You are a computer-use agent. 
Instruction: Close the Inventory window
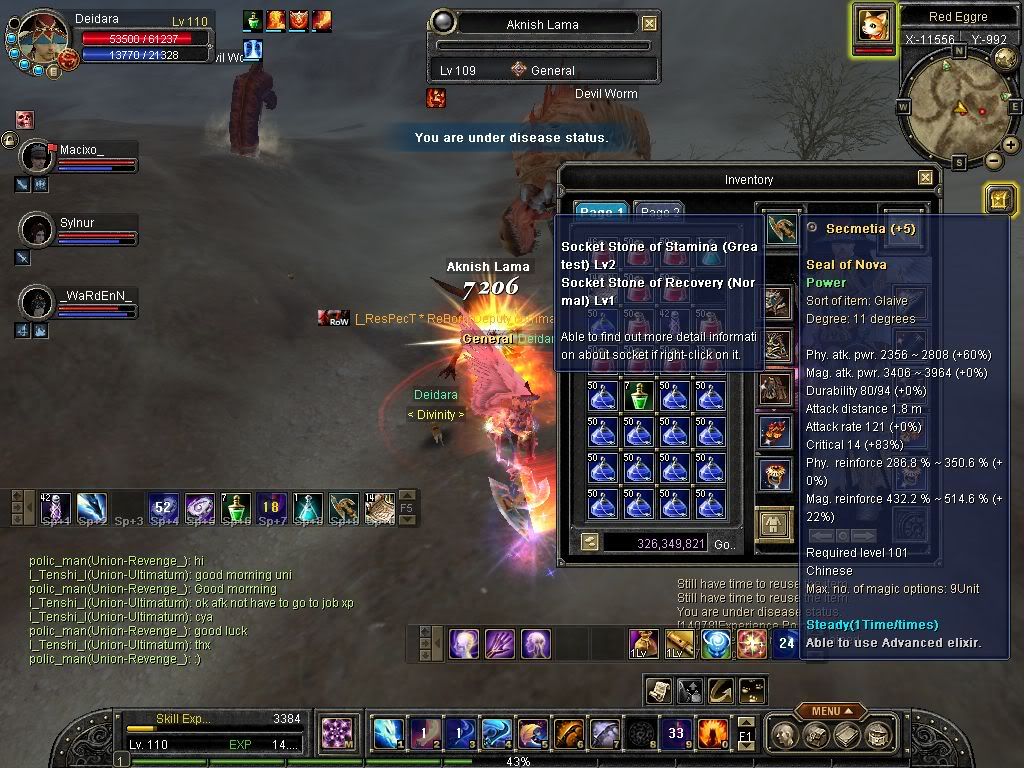pyautogui.click(x=925, y=179)
